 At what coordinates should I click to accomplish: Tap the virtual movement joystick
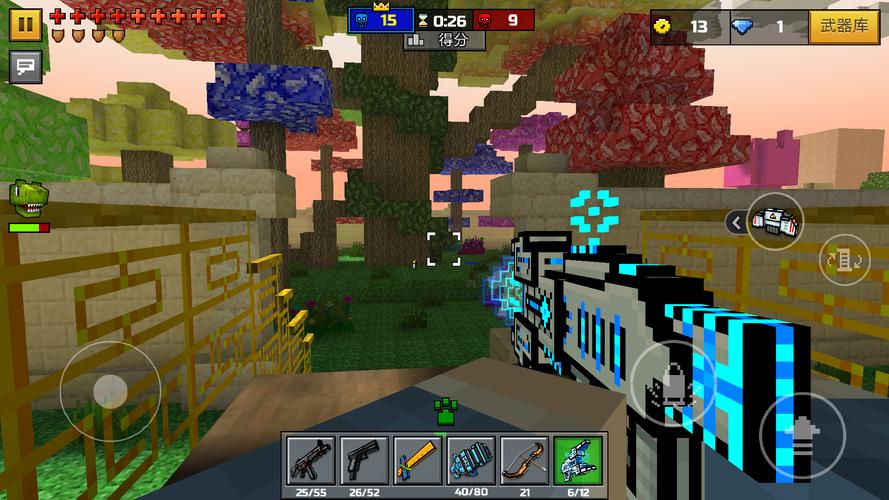click(x=109, y=391)
